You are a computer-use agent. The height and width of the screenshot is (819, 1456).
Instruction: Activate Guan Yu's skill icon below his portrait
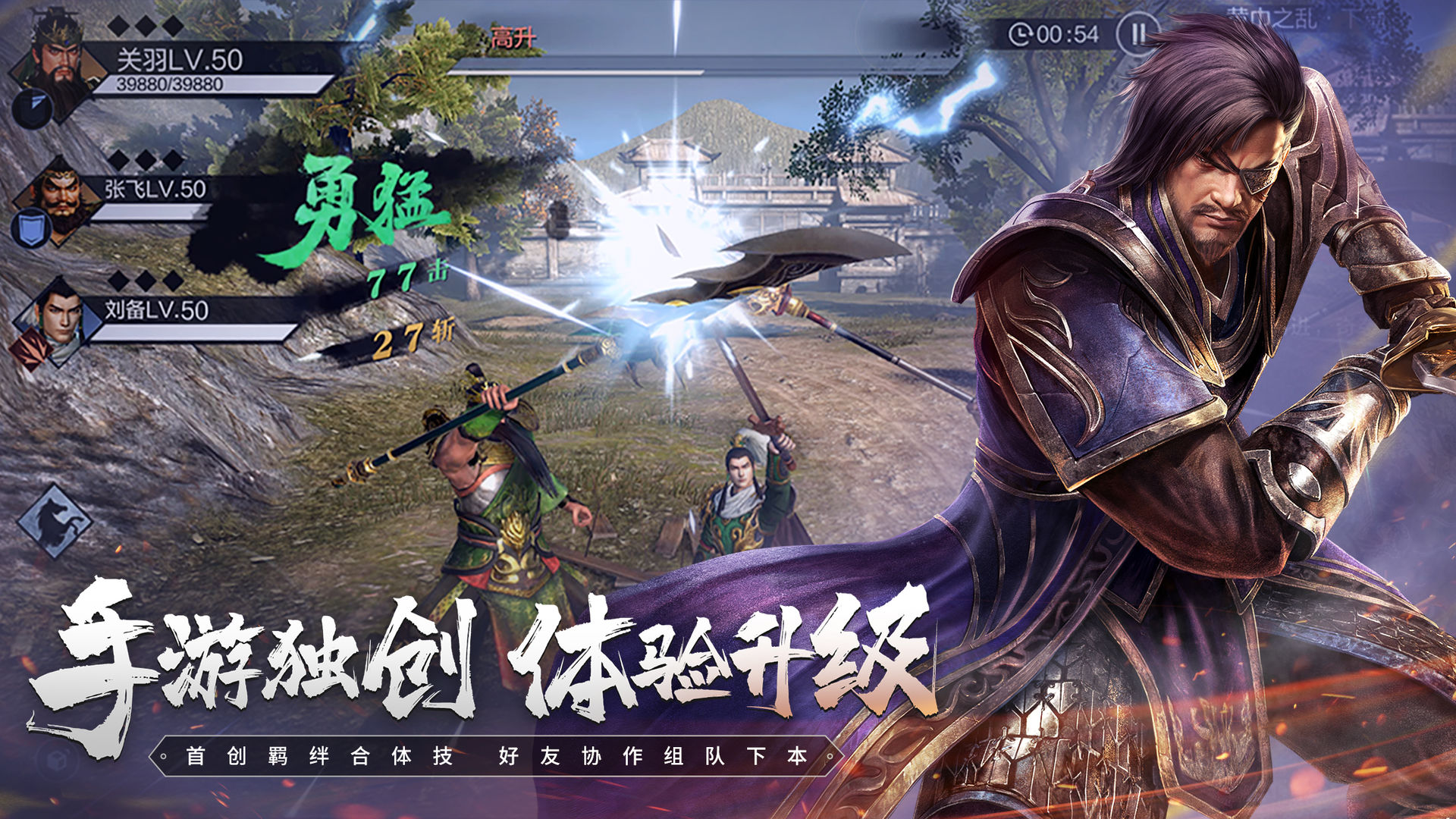[30, 108]
